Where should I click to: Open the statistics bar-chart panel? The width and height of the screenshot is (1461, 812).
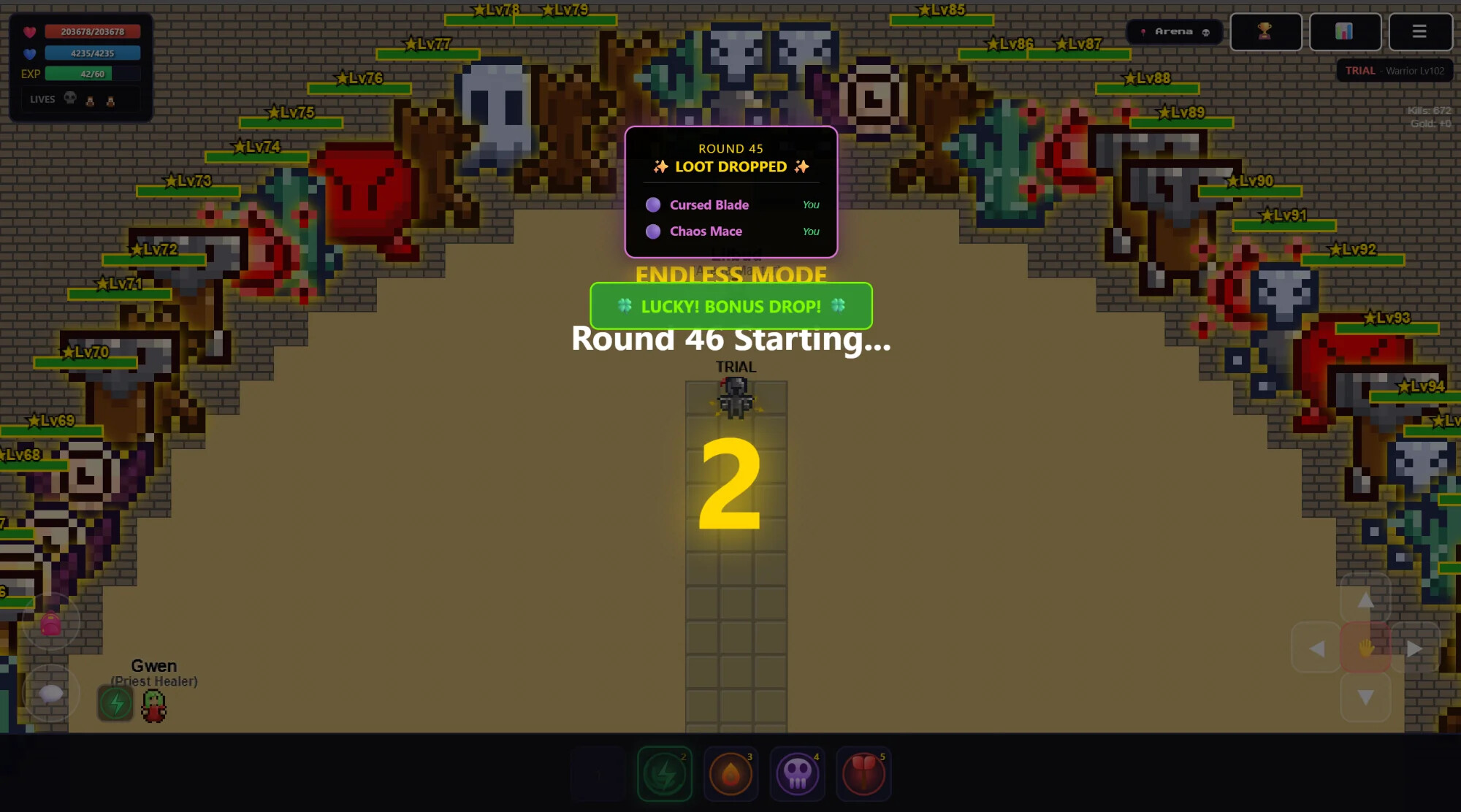click(1345, 31)
